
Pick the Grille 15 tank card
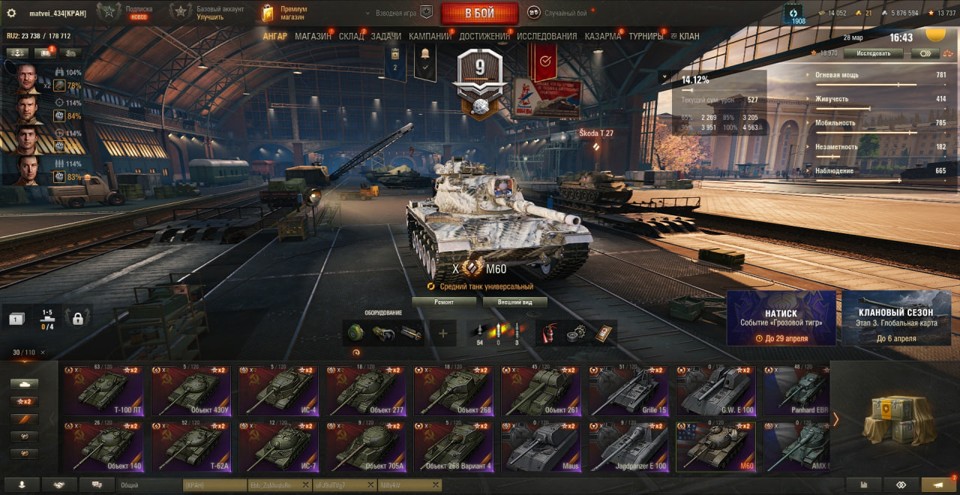(x=627, y=391)
